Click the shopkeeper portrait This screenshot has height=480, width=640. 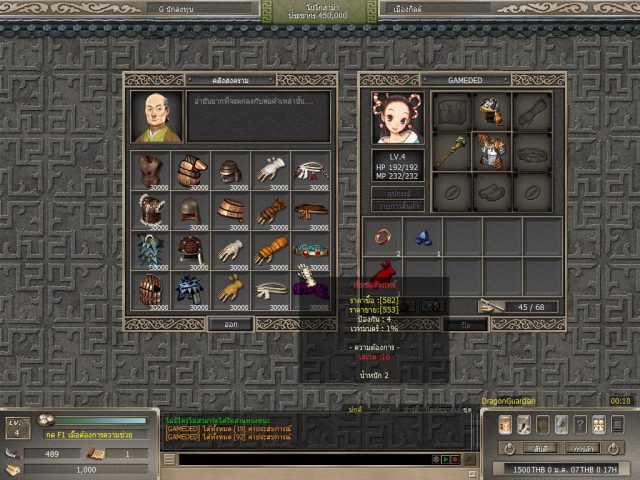pyautogui.click(x=157, y=117)
